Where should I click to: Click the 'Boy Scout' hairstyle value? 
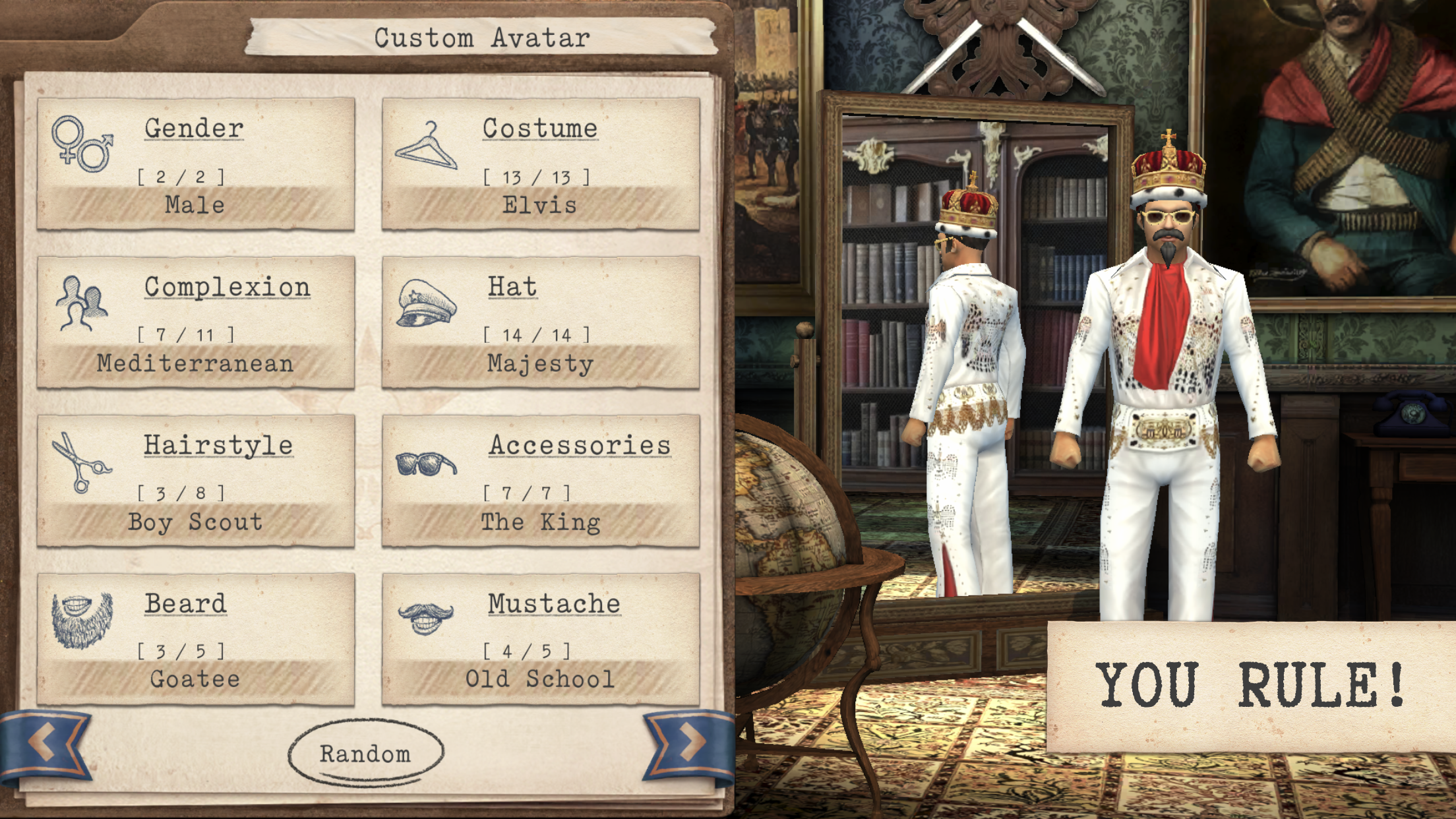pyautogui.click(x=195, y=522)
